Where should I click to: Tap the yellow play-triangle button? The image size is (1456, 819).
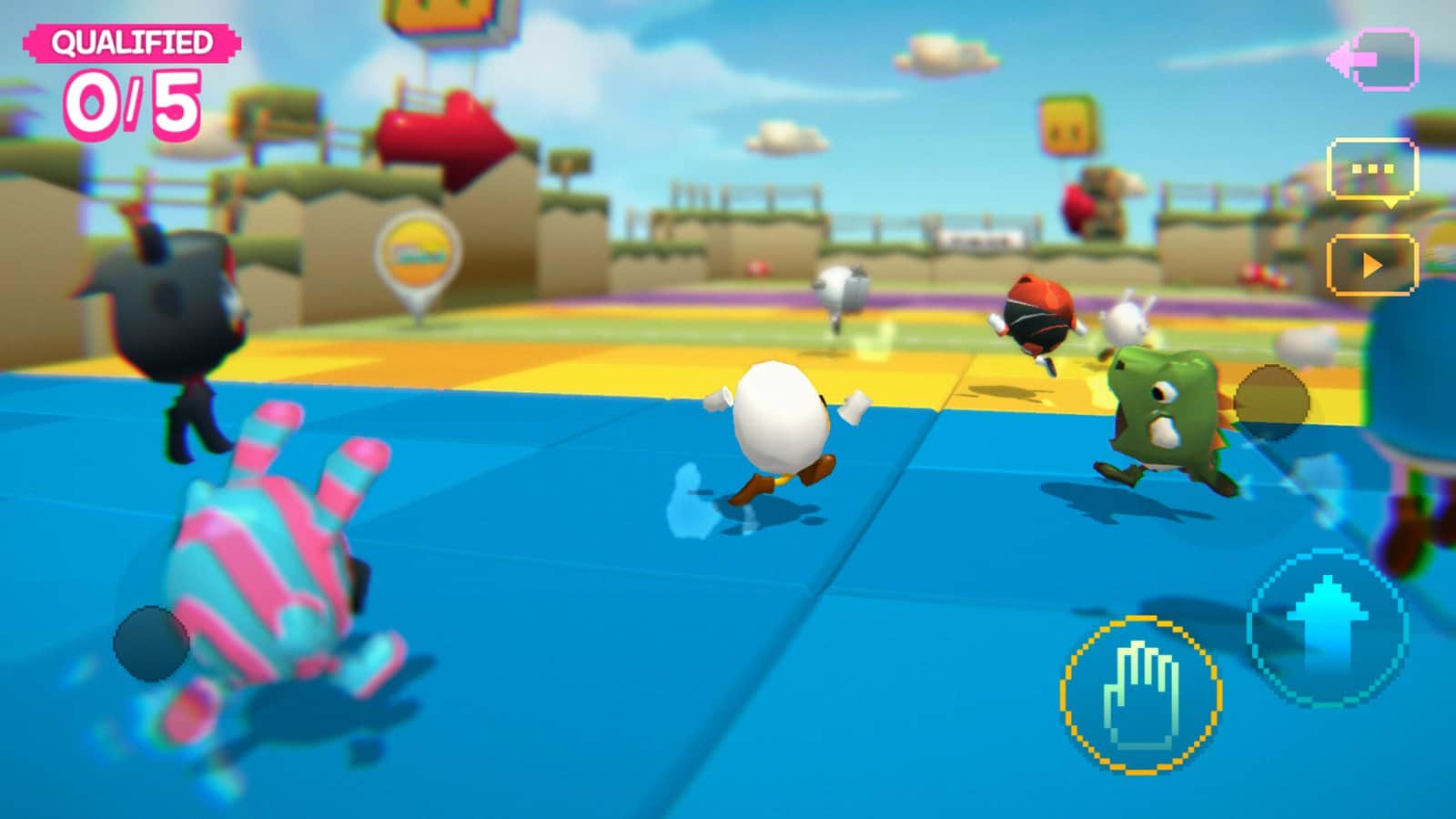(x=1372, y=265)
